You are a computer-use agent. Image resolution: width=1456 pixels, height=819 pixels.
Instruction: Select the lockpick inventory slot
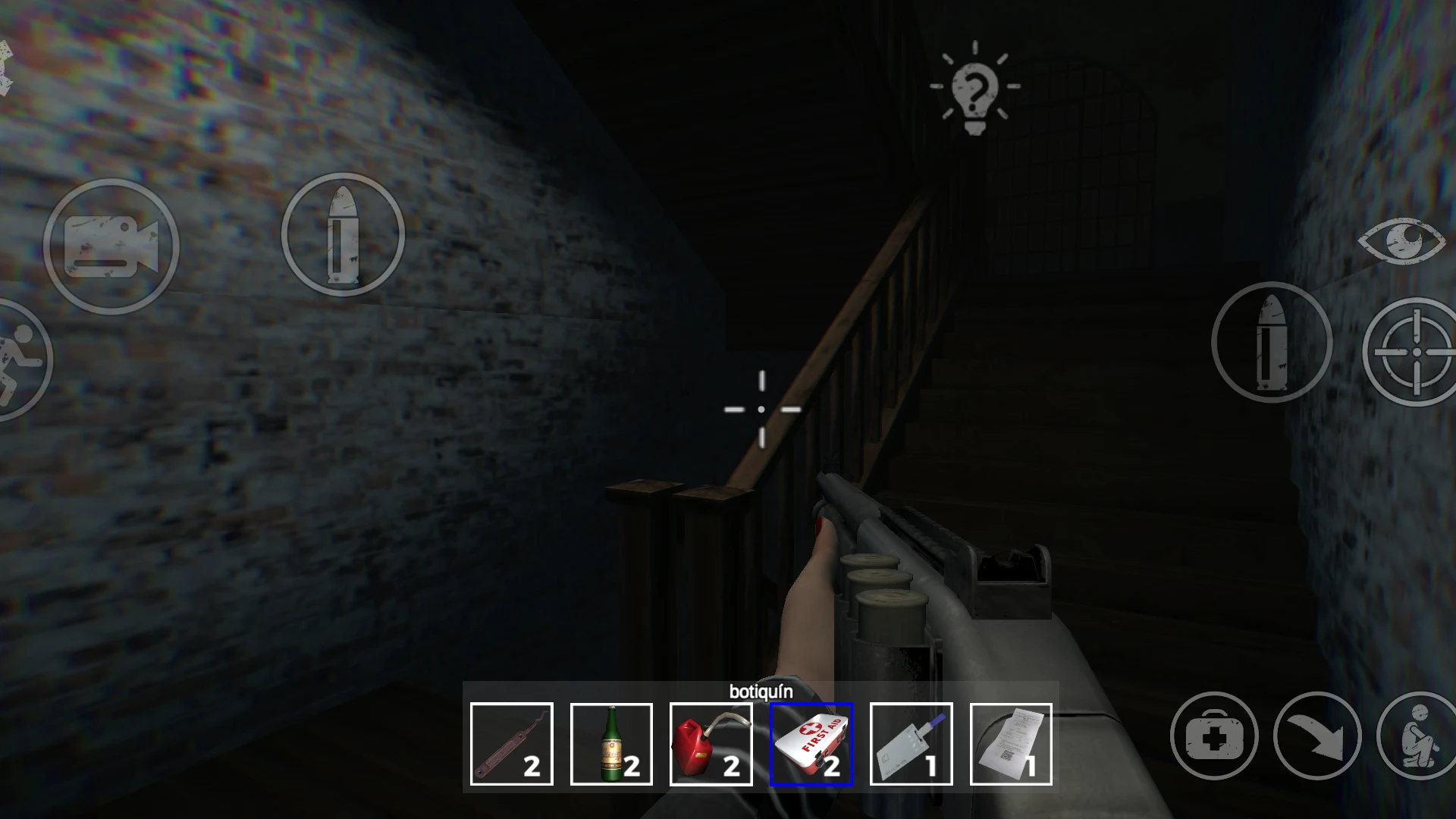(511, 742)
